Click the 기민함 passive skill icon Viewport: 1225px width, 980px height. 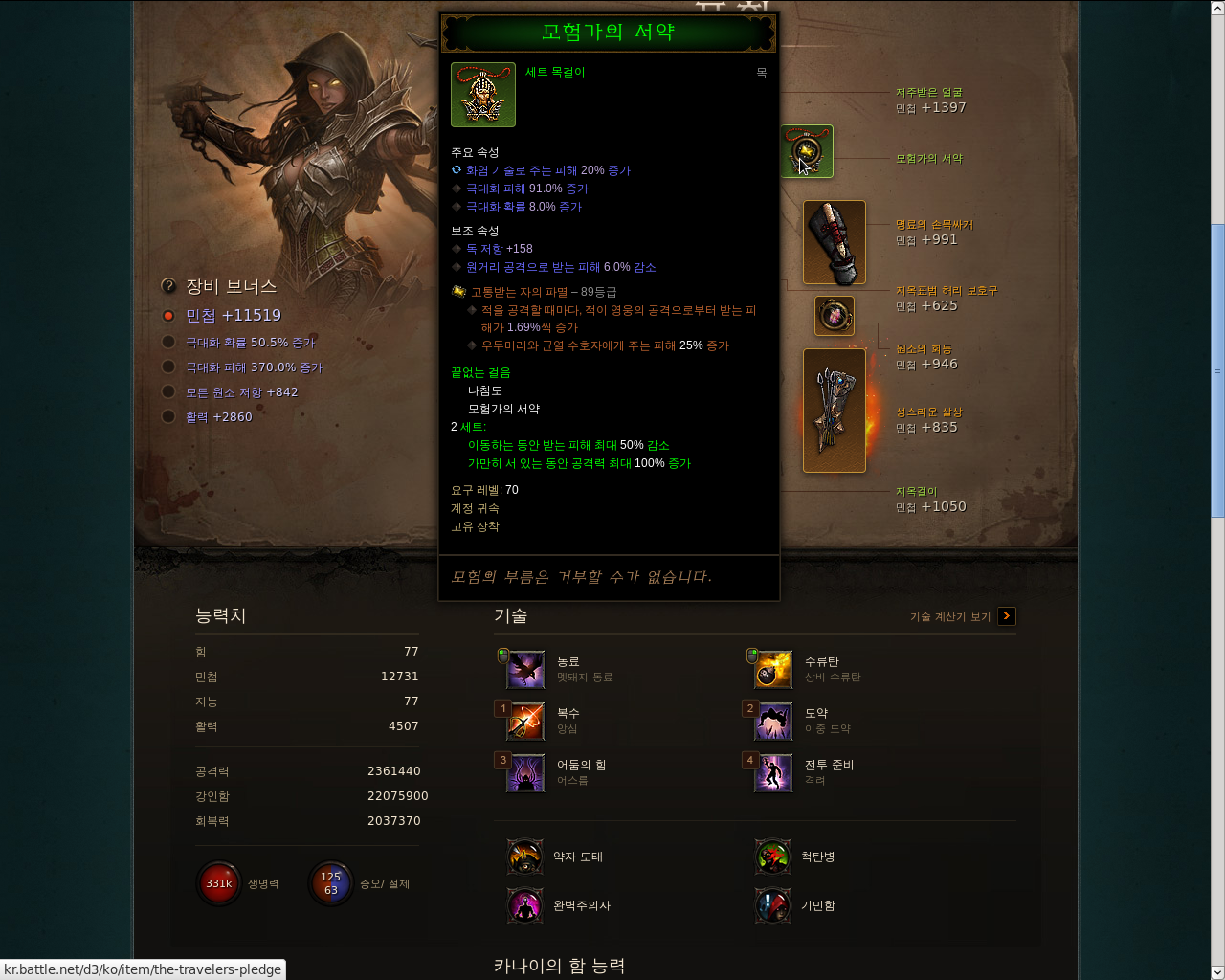pyautogui.click(x=772, y=905)
